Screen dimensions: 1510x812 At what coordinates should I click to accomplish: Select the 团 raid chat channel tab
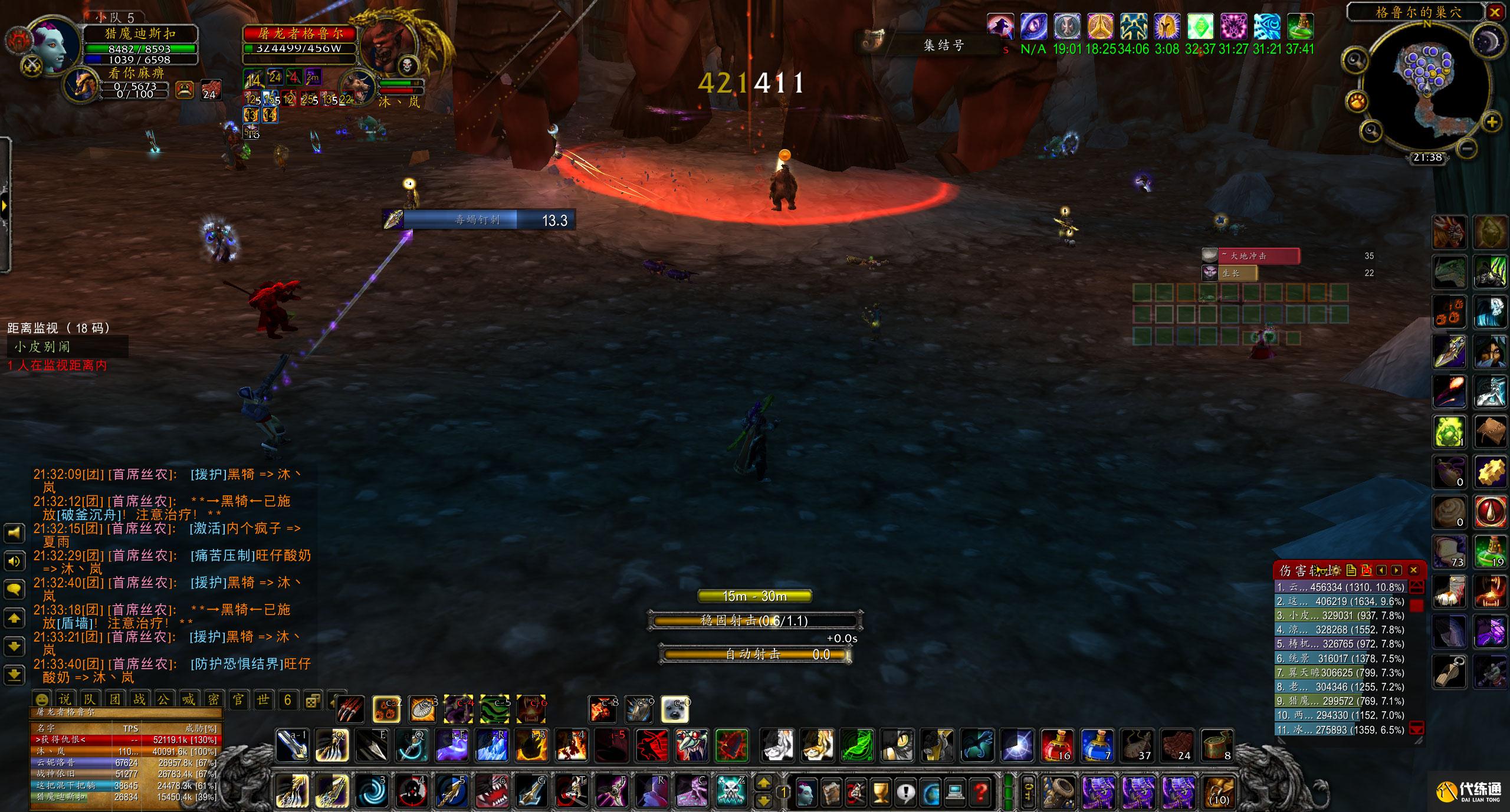point(114,699)
